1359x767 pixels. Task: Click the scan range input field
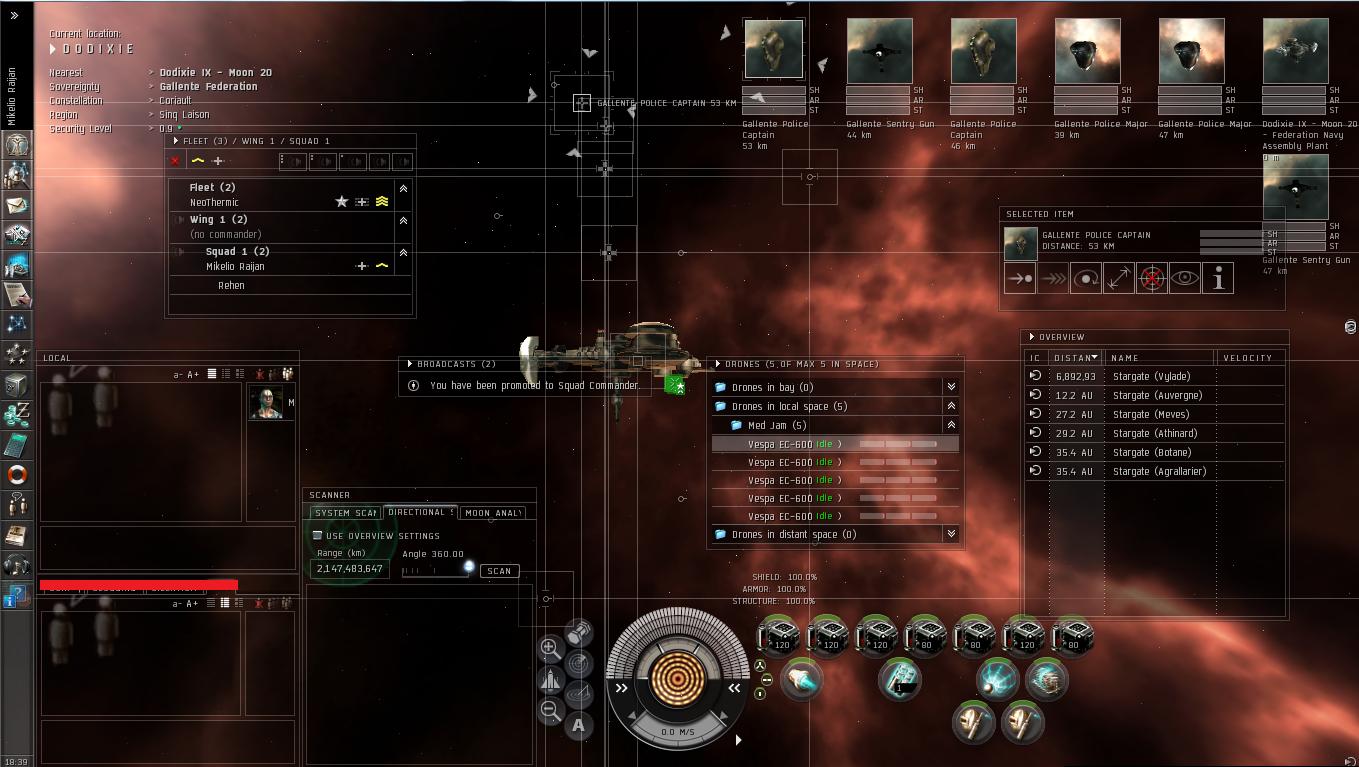click(x=349, y=569)
